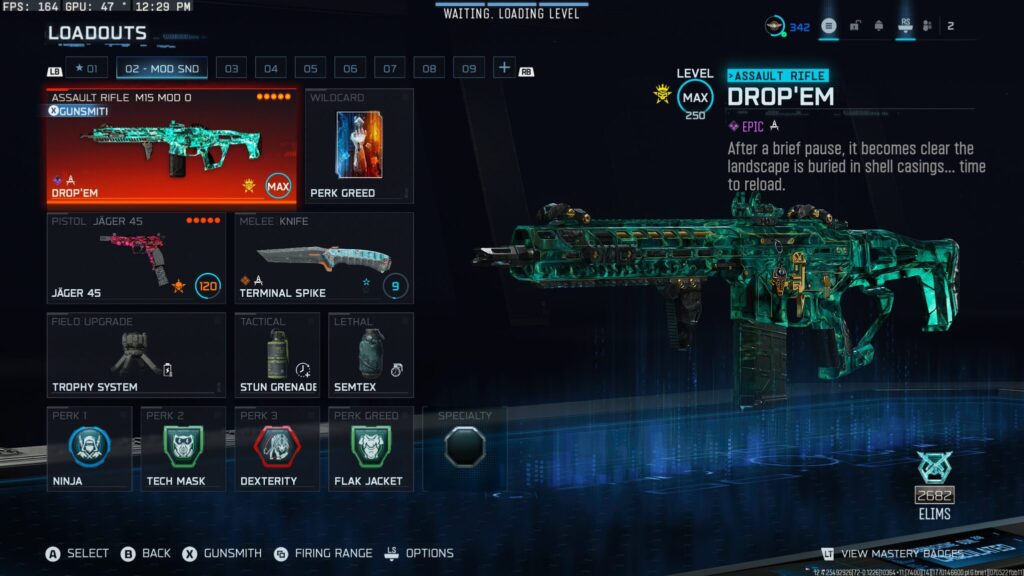Open the Firing Range
Viewport: 1024px width, 576px height.
pos(323,553)
